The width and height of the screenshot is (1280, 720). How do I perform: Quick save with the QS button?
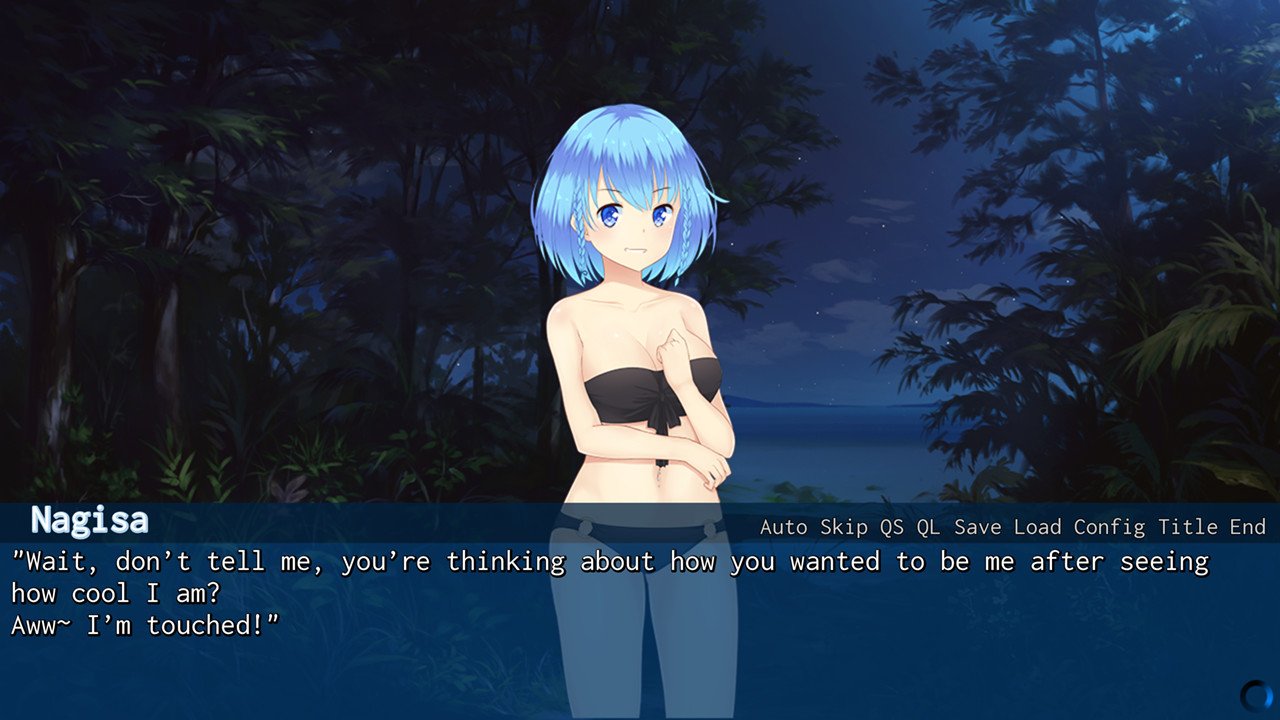[891, 527]
